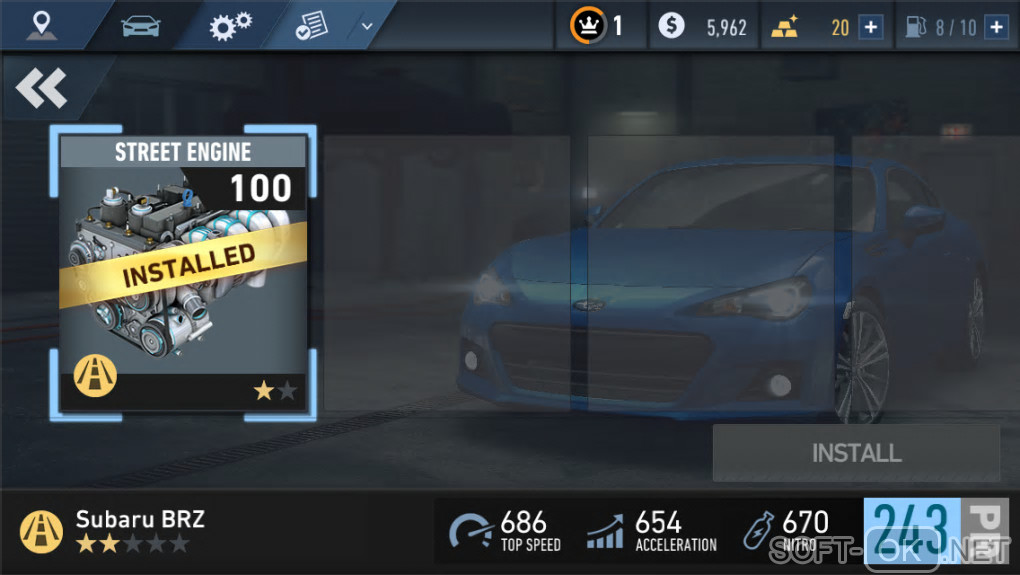The width and height of the screenshot is (1020, 575).
Task: Switch to the car garage tab
Action: click(141, 25)
